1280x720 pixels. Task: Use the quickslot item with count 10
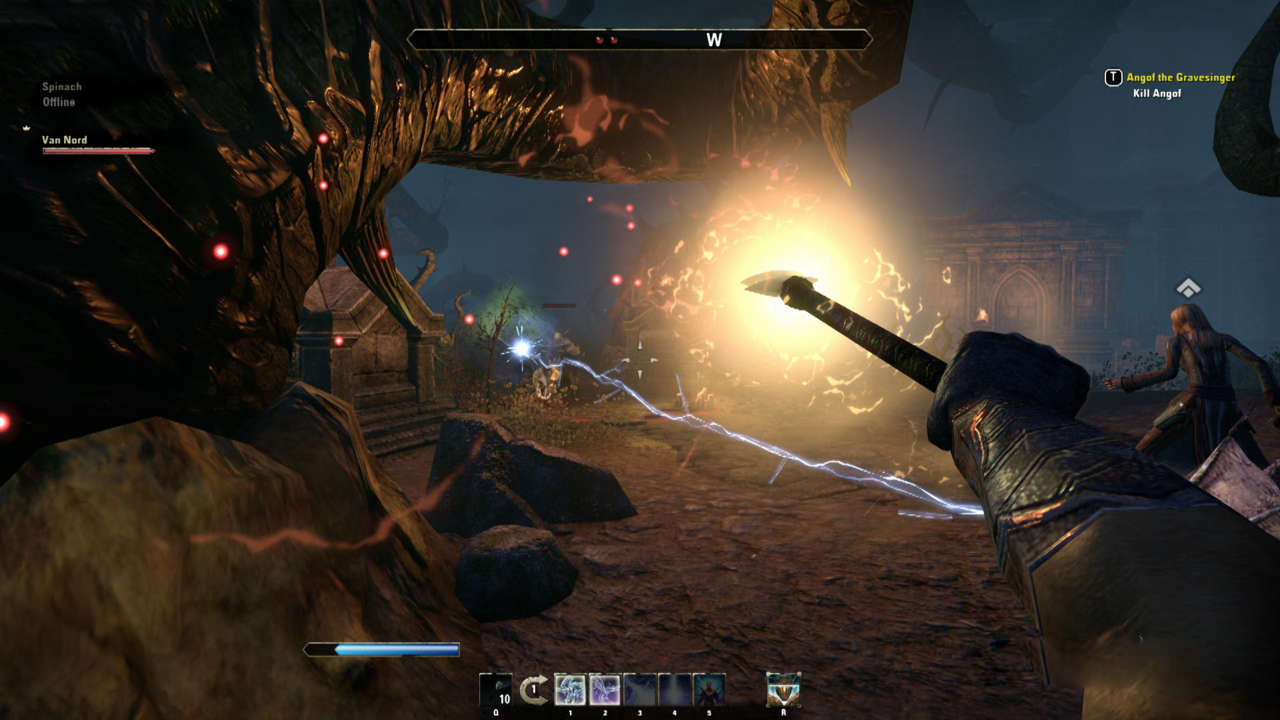(495, 690)
